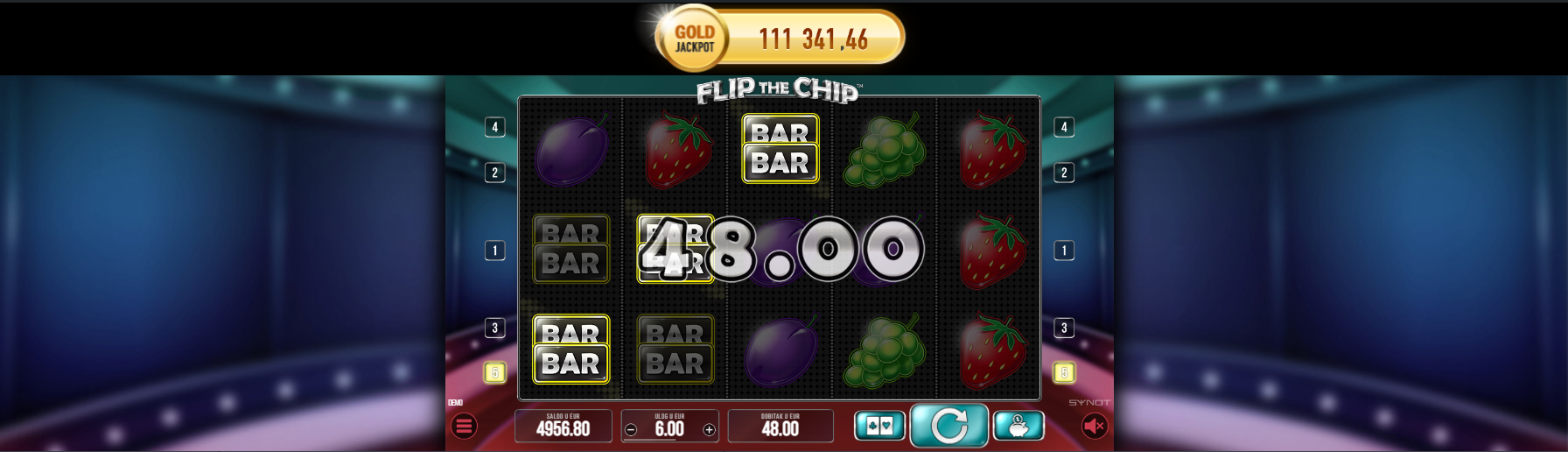This screenshot has height=452, width=1568.
Task: Toggle the muted sound speaker icon
Action: 1094,426
